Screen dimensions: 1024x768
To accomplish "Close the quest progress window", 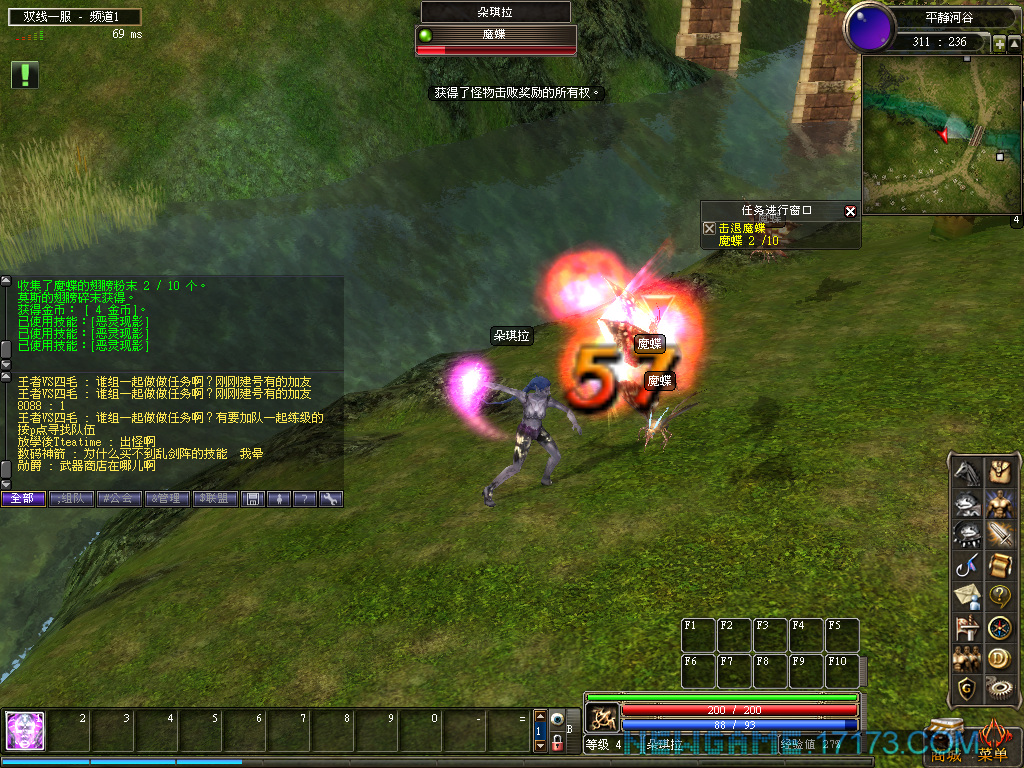I will [x=850, y=211].
